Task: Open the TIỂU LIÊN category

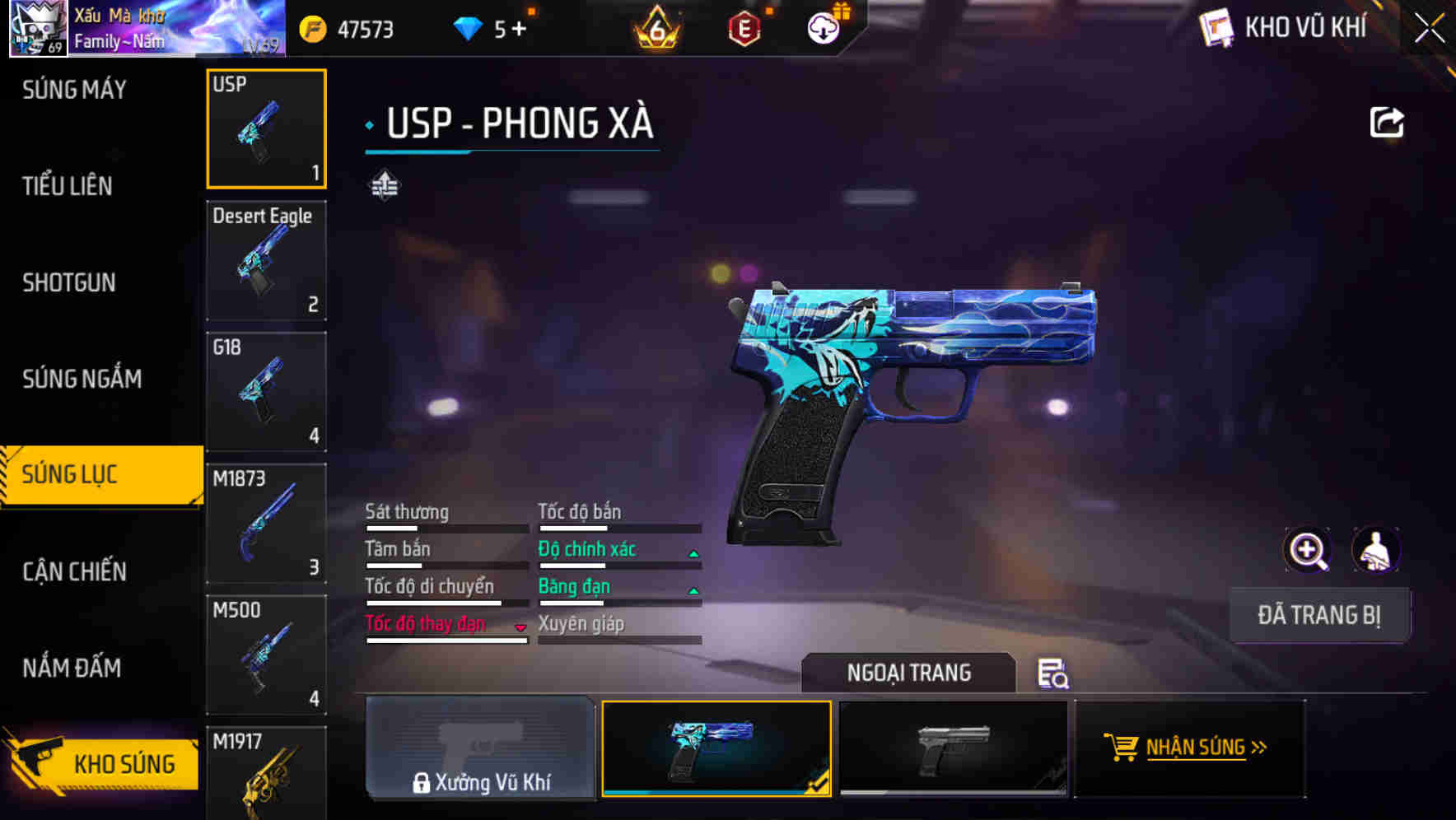Action: (68, 186)
